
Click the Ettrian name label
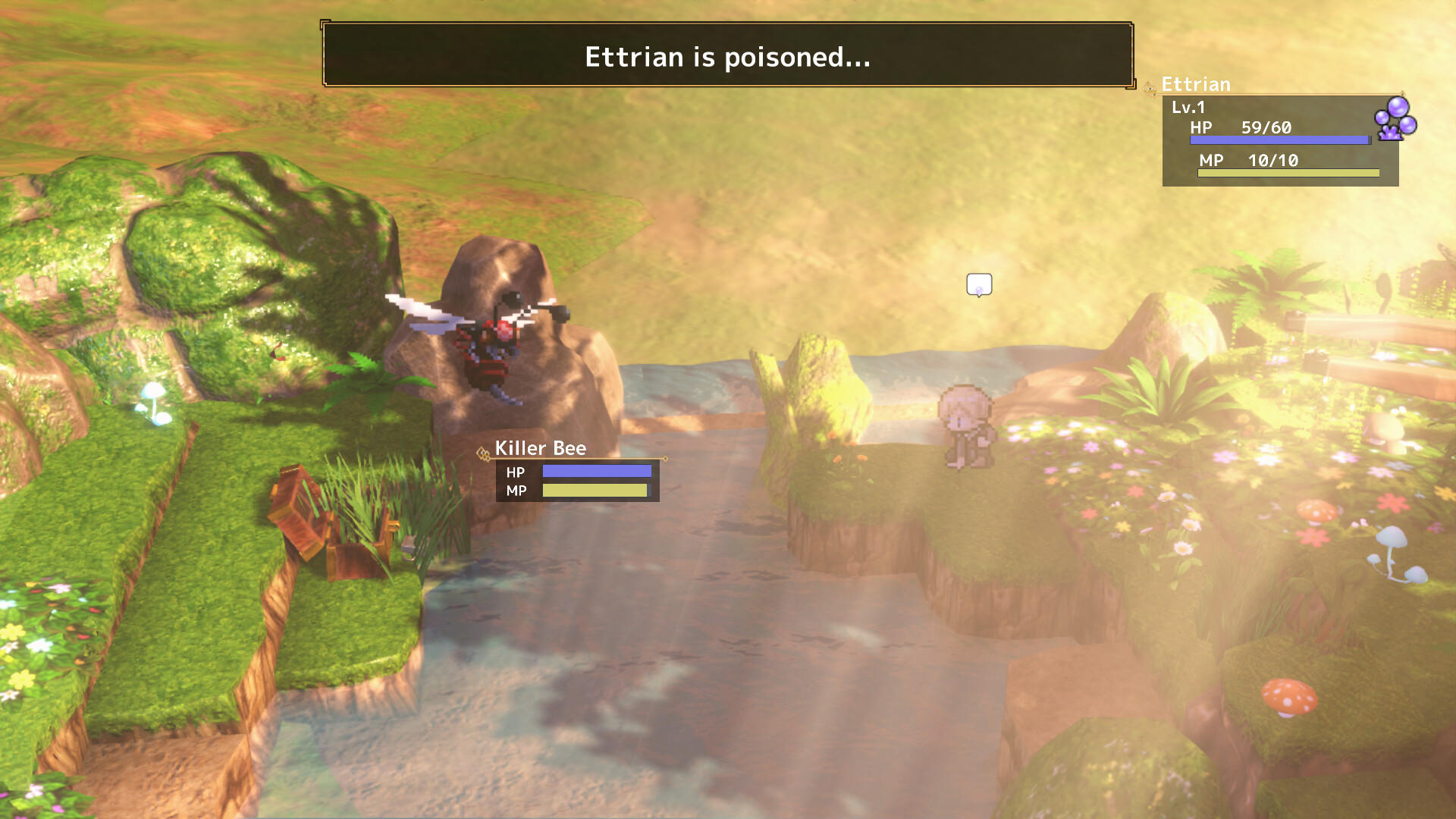(1197, 84)
